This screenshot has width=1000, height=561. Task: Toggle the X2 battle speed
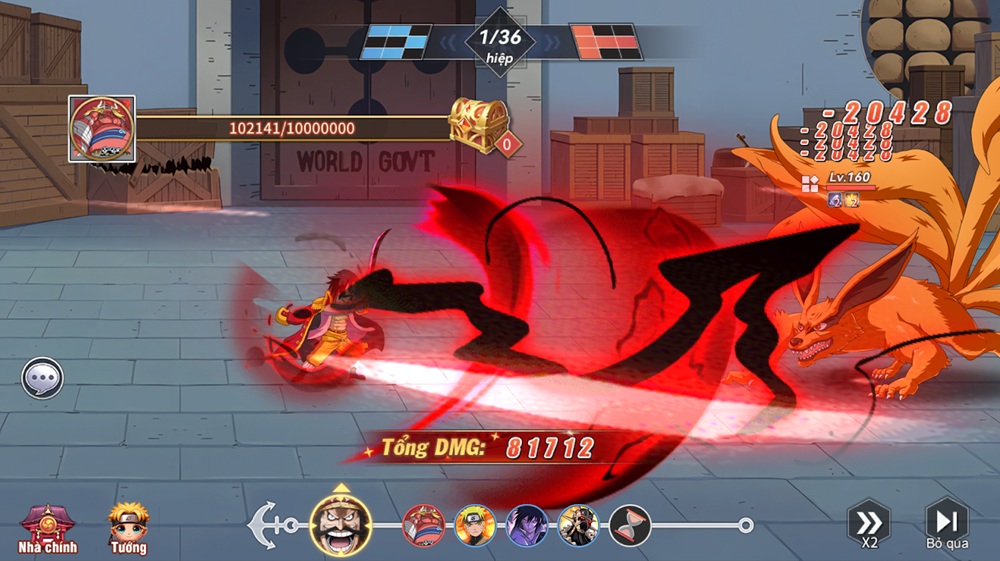click(869, 523)
